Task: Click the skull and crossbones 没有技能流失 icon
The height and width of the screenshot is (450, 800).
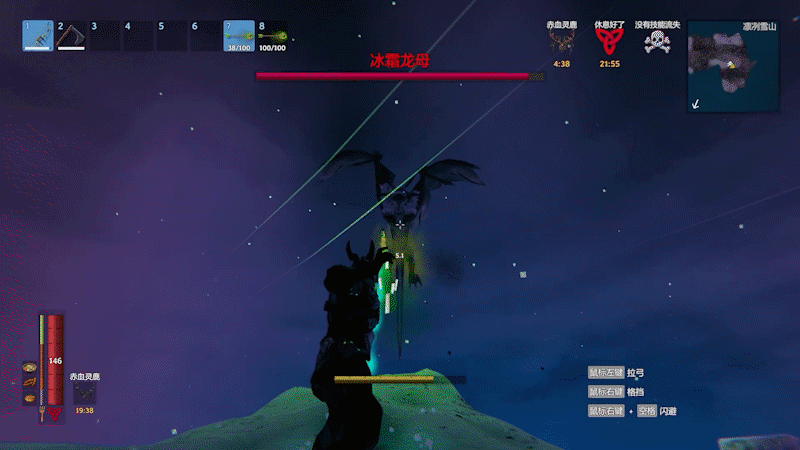Action: click(656, 42)
